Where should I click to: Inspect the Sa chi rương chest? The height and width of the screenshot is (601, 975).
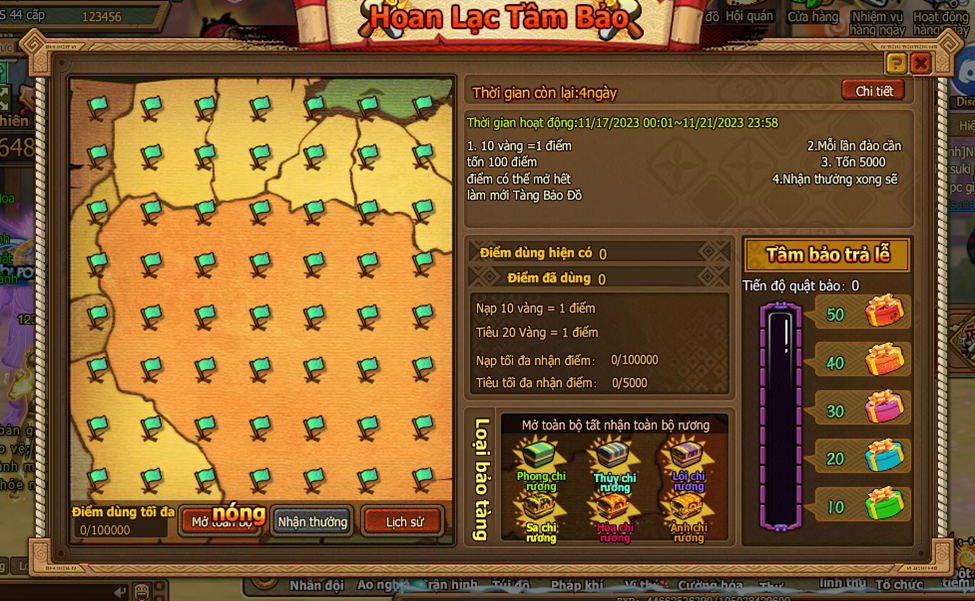click(x=540, y=508)
